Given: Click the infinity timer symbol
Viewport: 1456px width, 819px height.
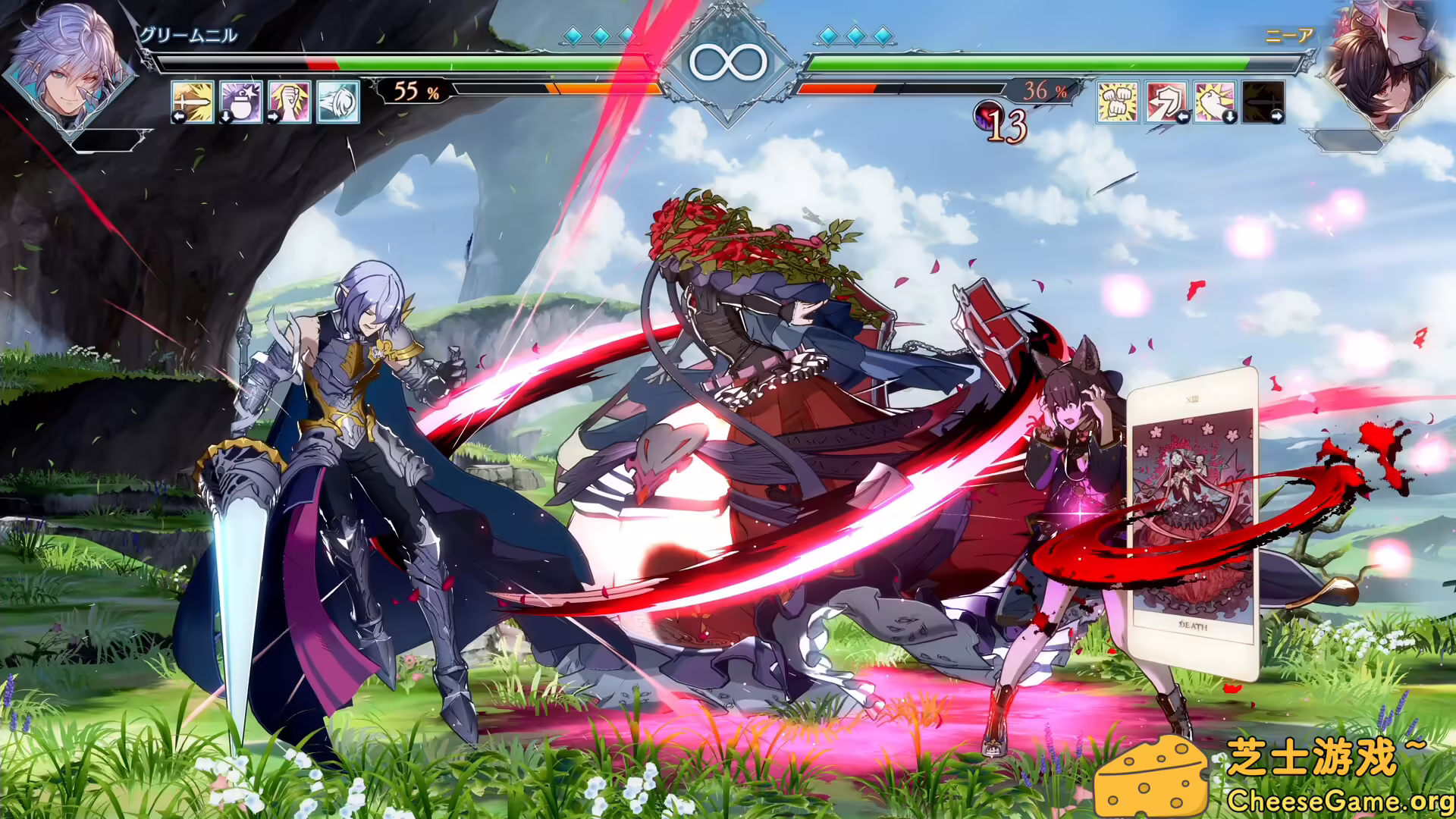Looking at the screenshot, I should [x=727, y=61].
